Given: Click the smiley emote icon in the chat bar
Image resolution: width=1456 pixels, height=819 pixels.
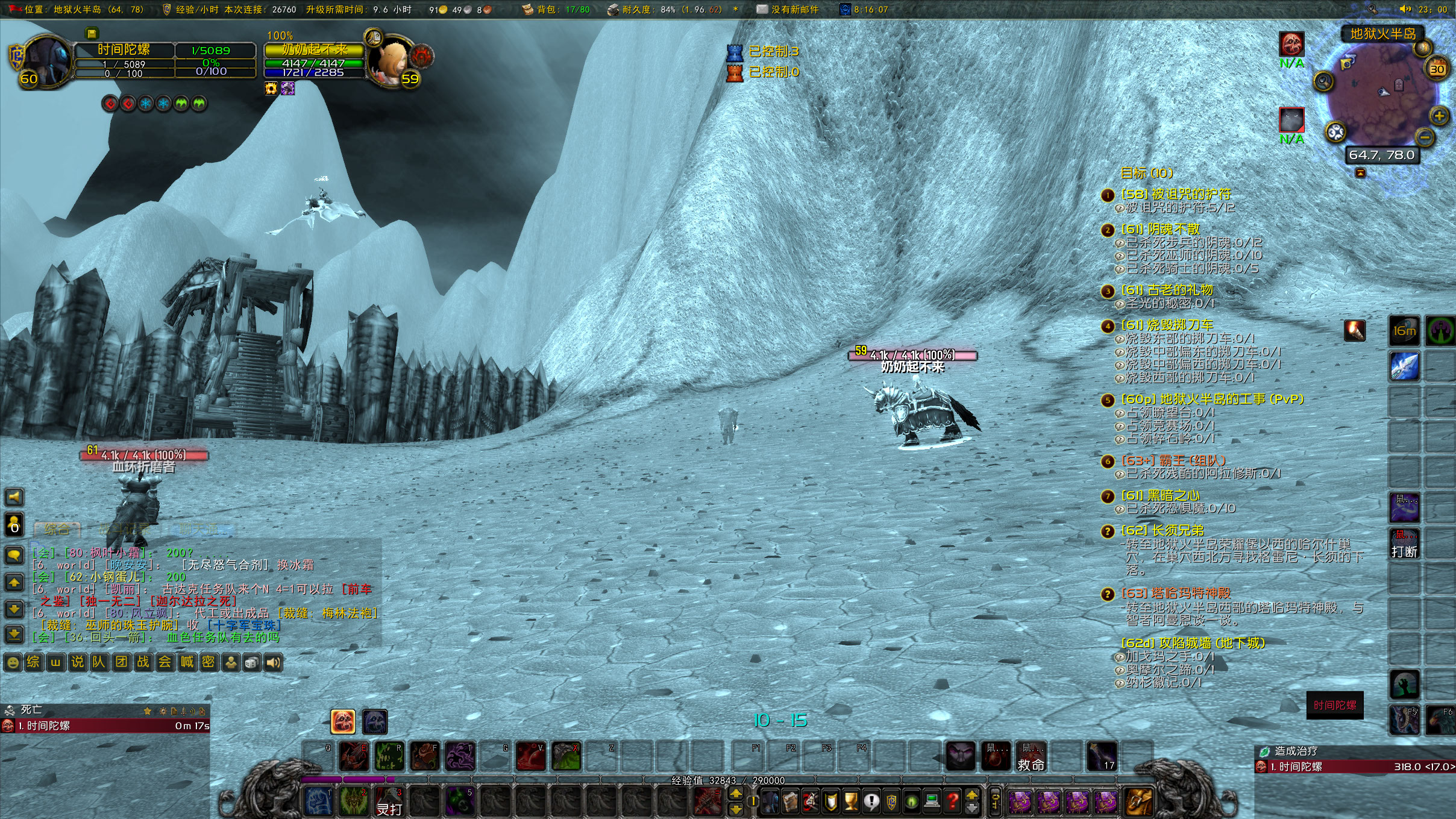Looking at the screenshot, I should point(13,661).
